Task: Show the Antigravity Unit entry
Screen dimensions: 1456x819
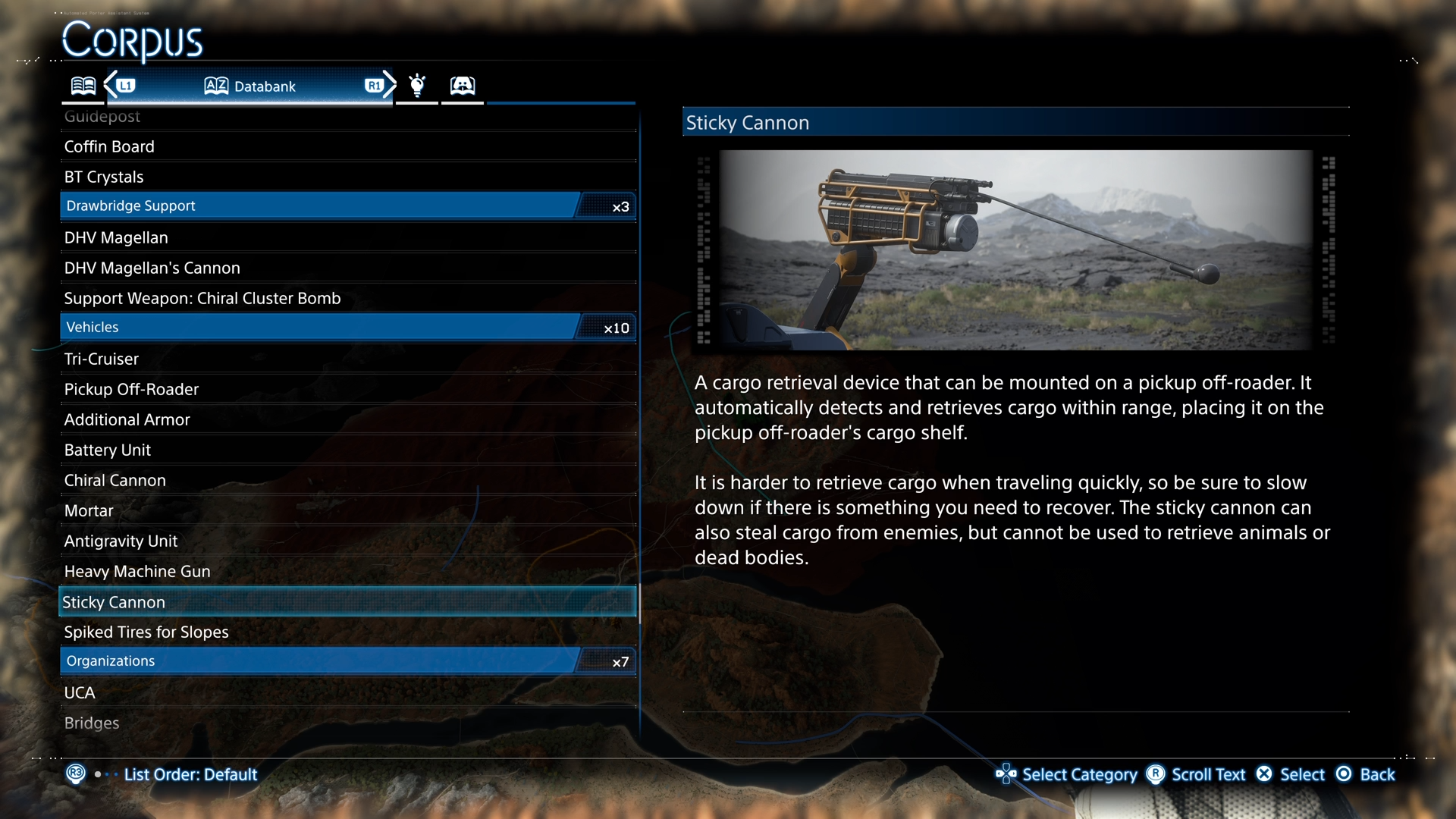Action: coord(121,541)
